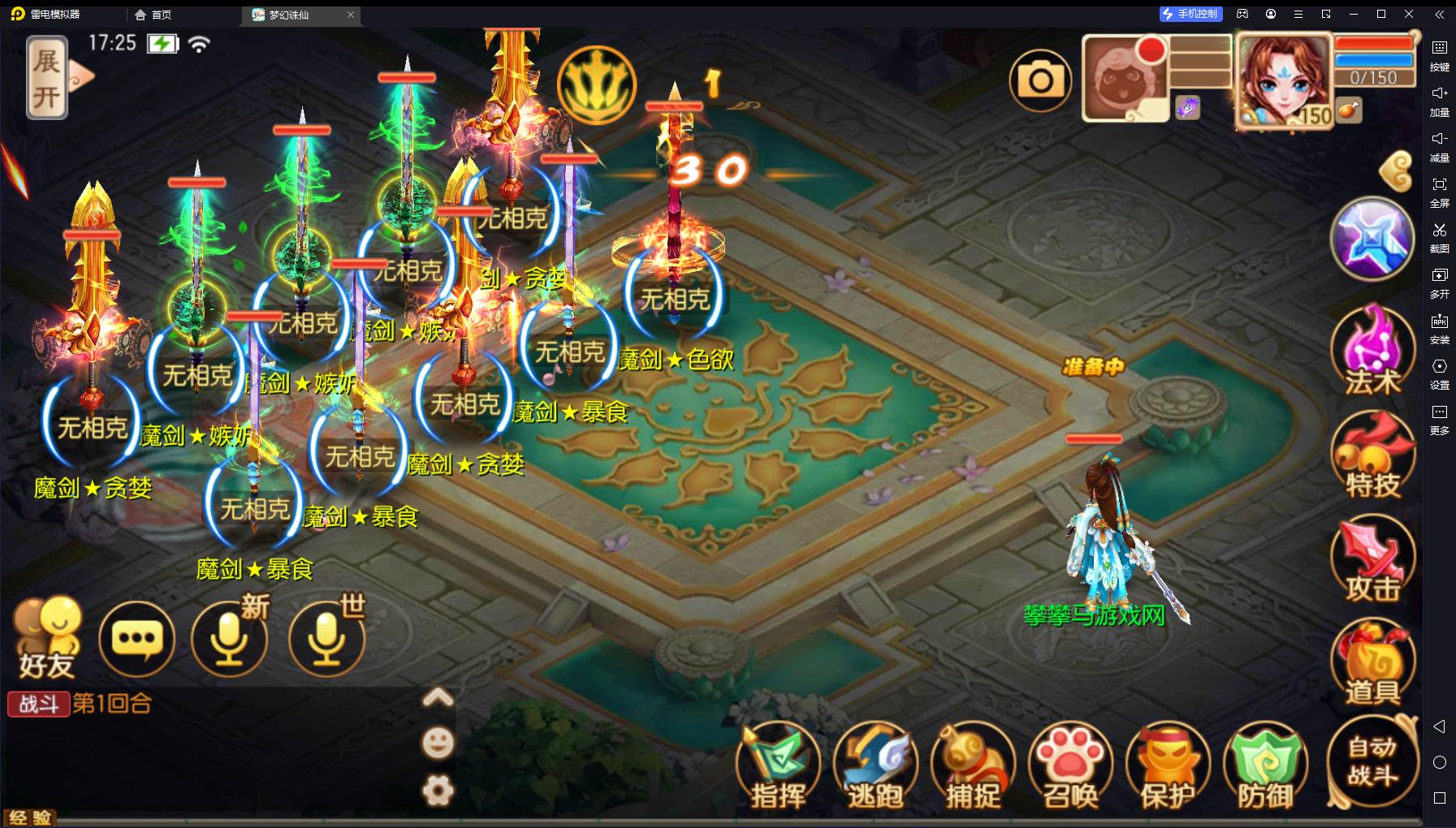
Task: Choose the 保护 protect command
Action: (1168, 767)
